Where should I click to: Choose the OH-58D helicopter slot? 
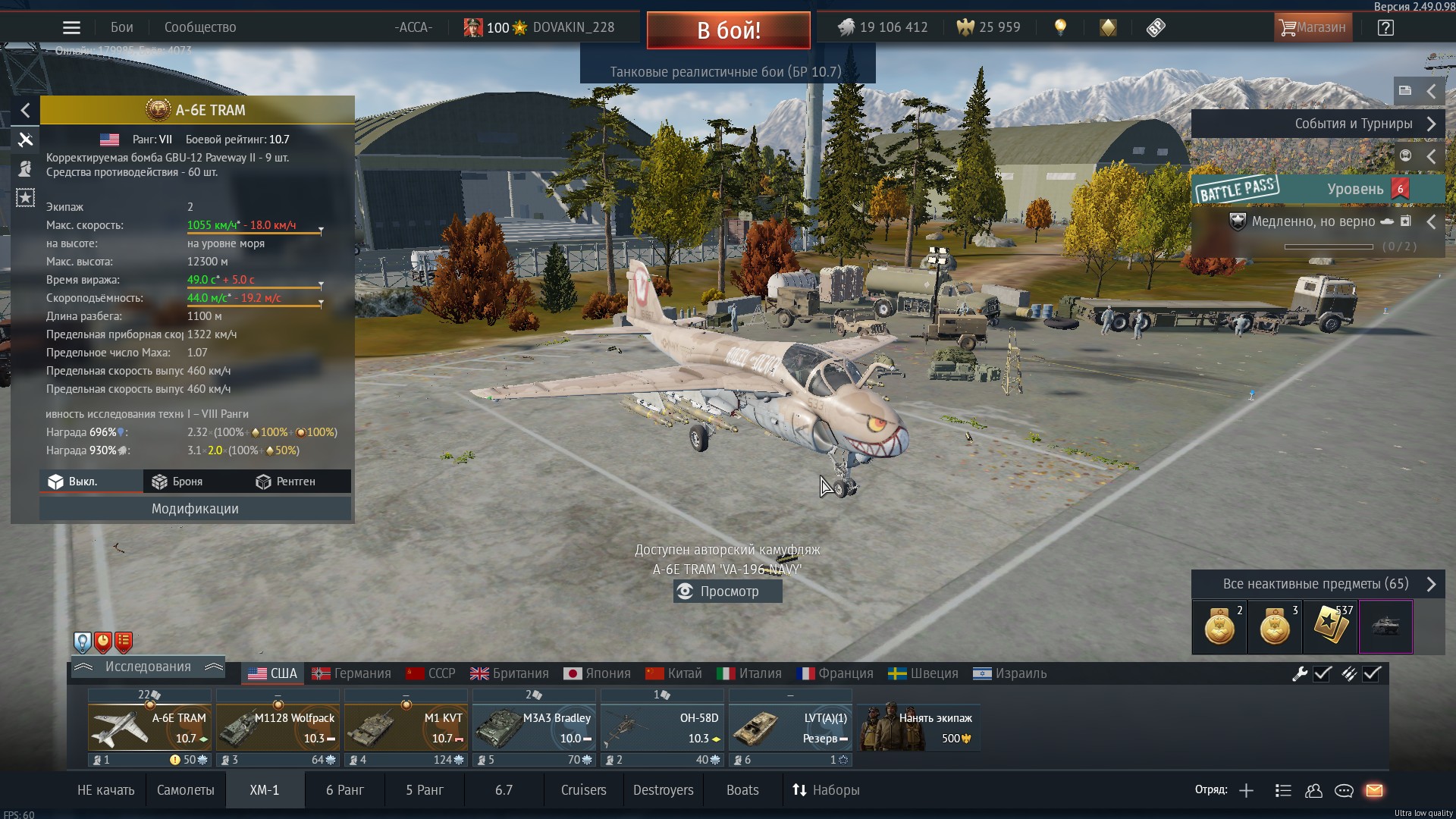tap(662, 727)
